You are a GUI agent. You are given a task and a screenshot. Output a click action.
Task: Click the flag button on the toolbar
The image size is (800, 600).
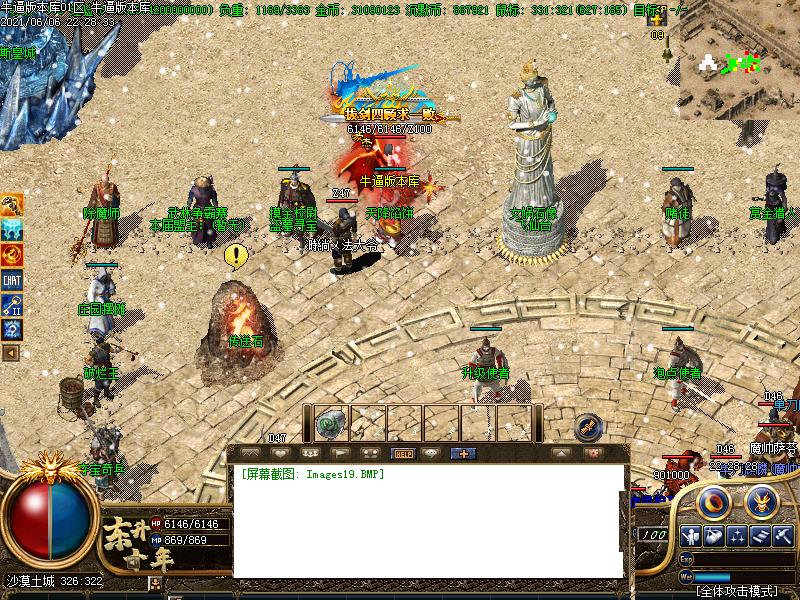(341, 453)
